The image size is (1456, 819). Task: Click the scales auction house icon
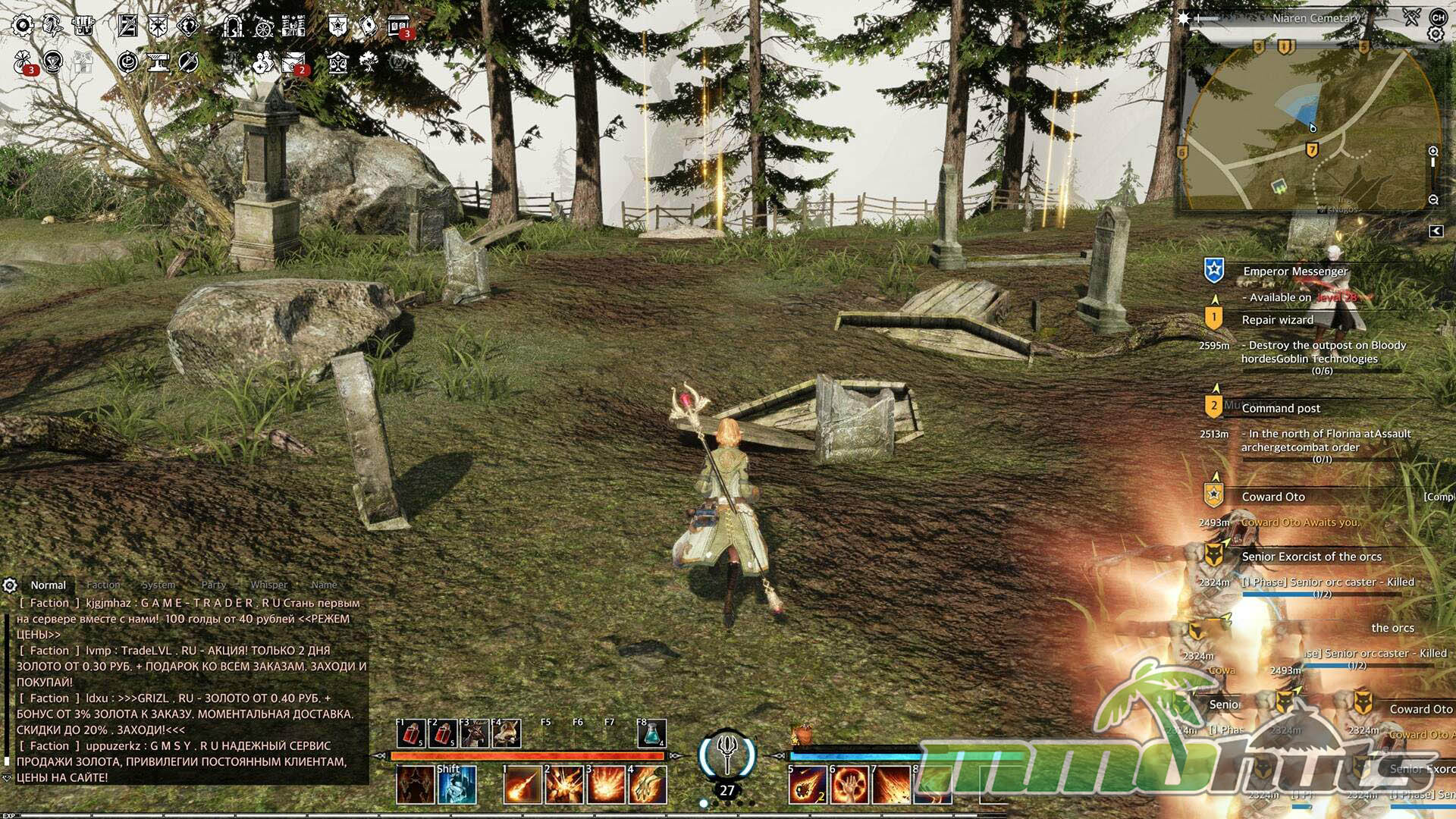tap(338, 62)
